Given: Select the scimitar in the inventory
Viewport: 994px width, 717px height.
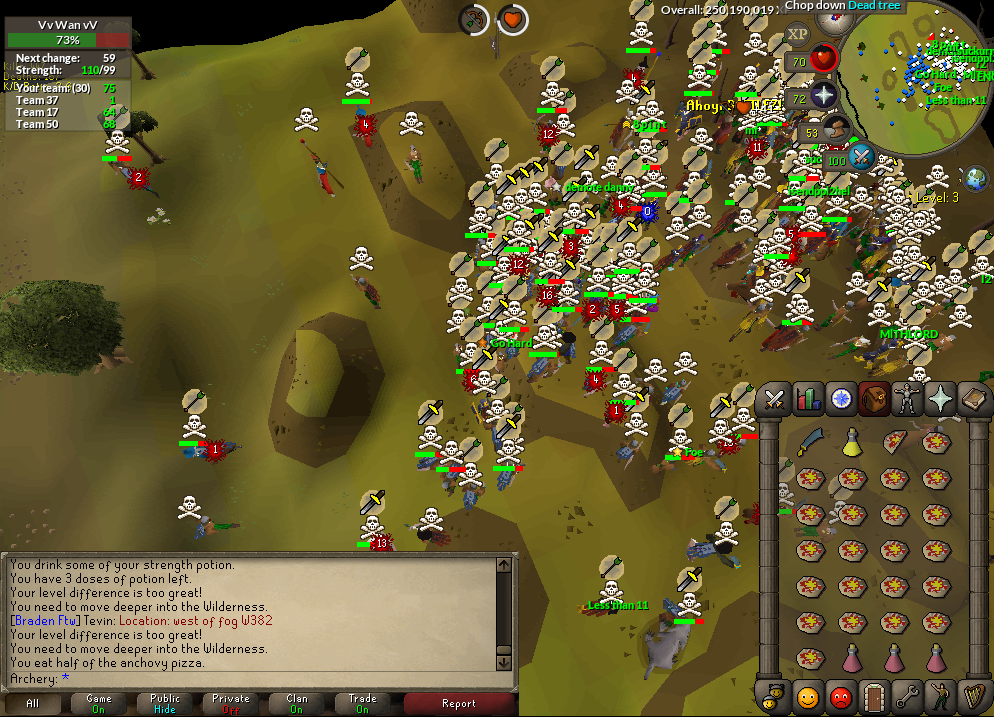Looking at the screenshot, I should tap(808, 441).
